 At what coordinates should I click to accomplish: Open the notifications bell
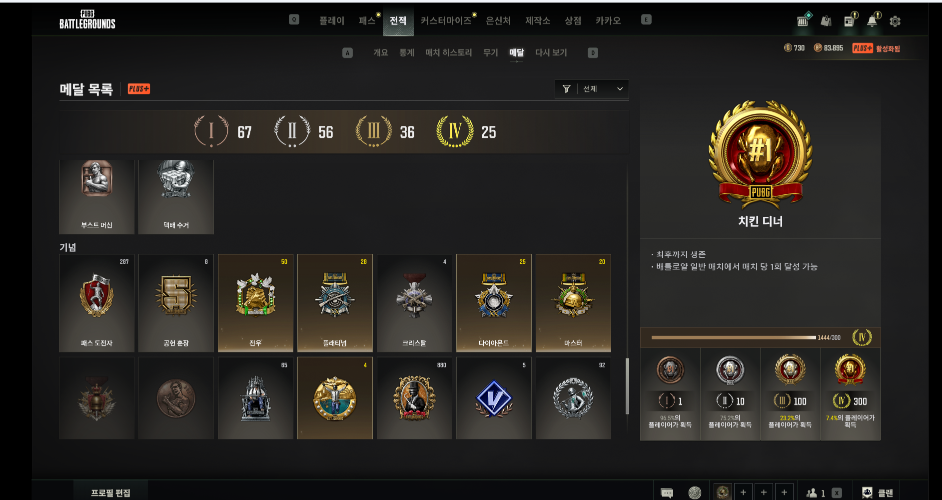tap(873, 20)
